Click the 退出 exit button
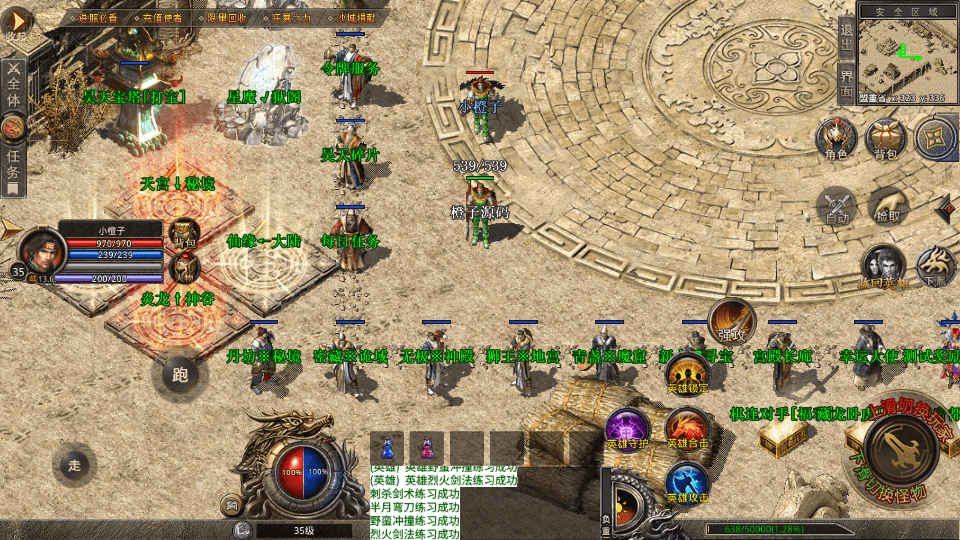Viewport: 960px width, 540px height. pos(846,40)
